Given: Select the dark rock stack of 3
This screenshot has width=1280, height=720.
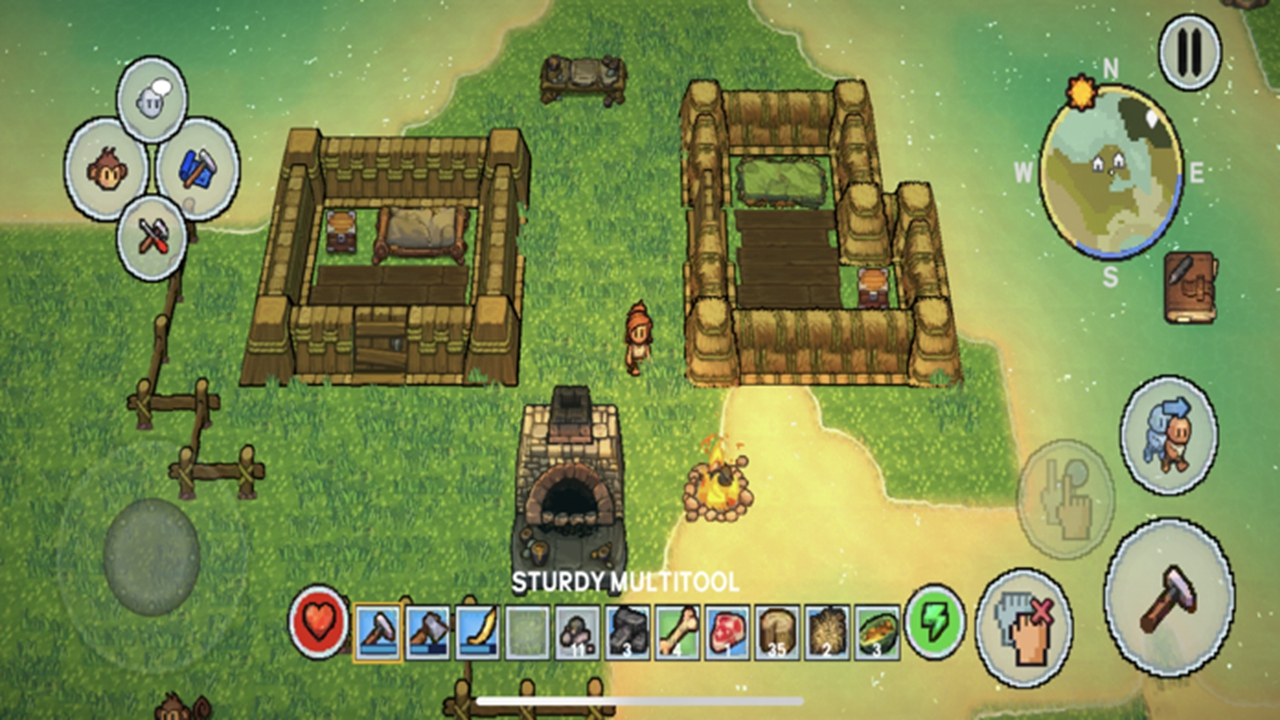Looking at the screenshot, I should click(628, 632).
